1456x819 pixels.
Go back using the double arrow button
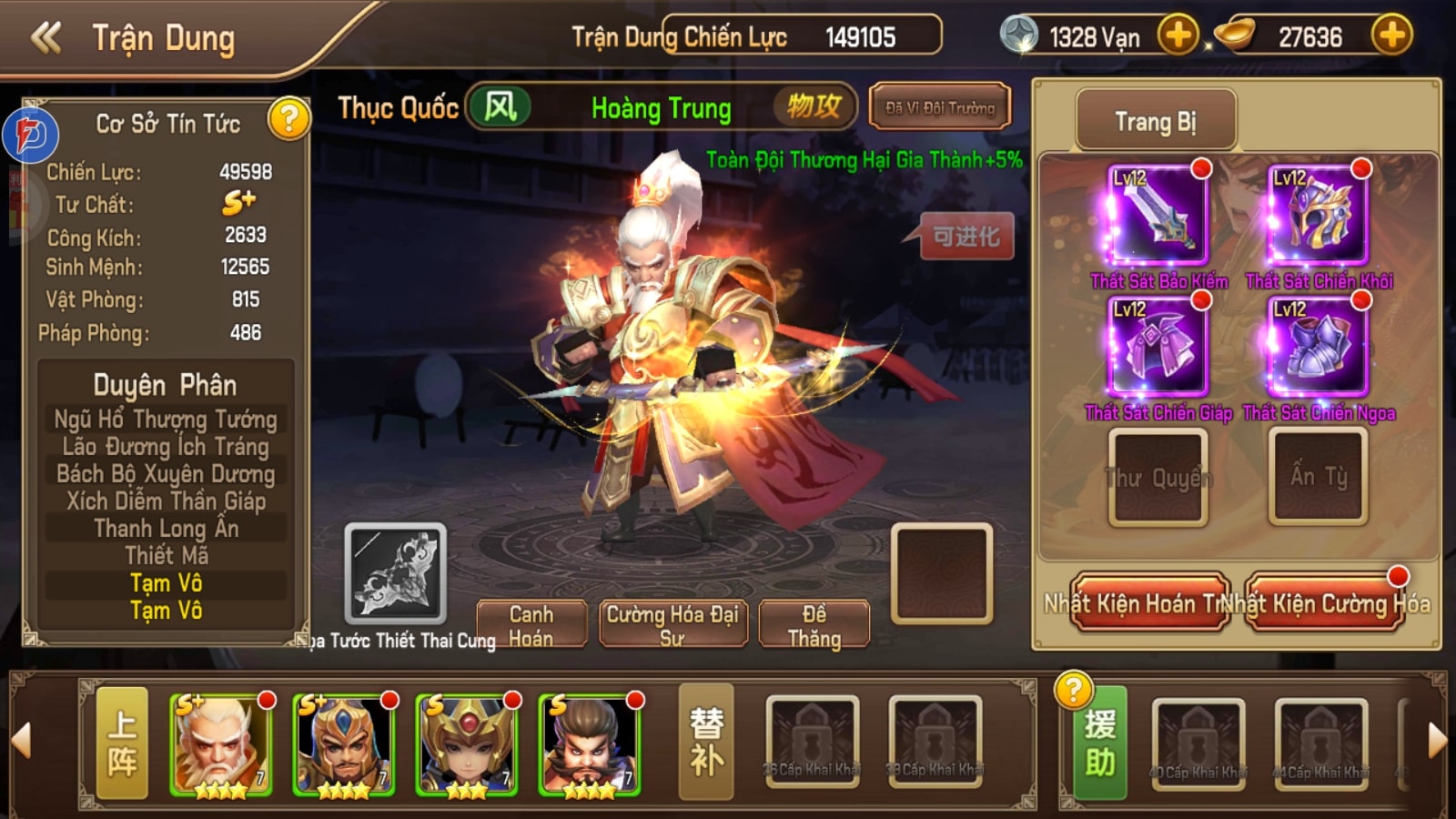coord(46,38)
